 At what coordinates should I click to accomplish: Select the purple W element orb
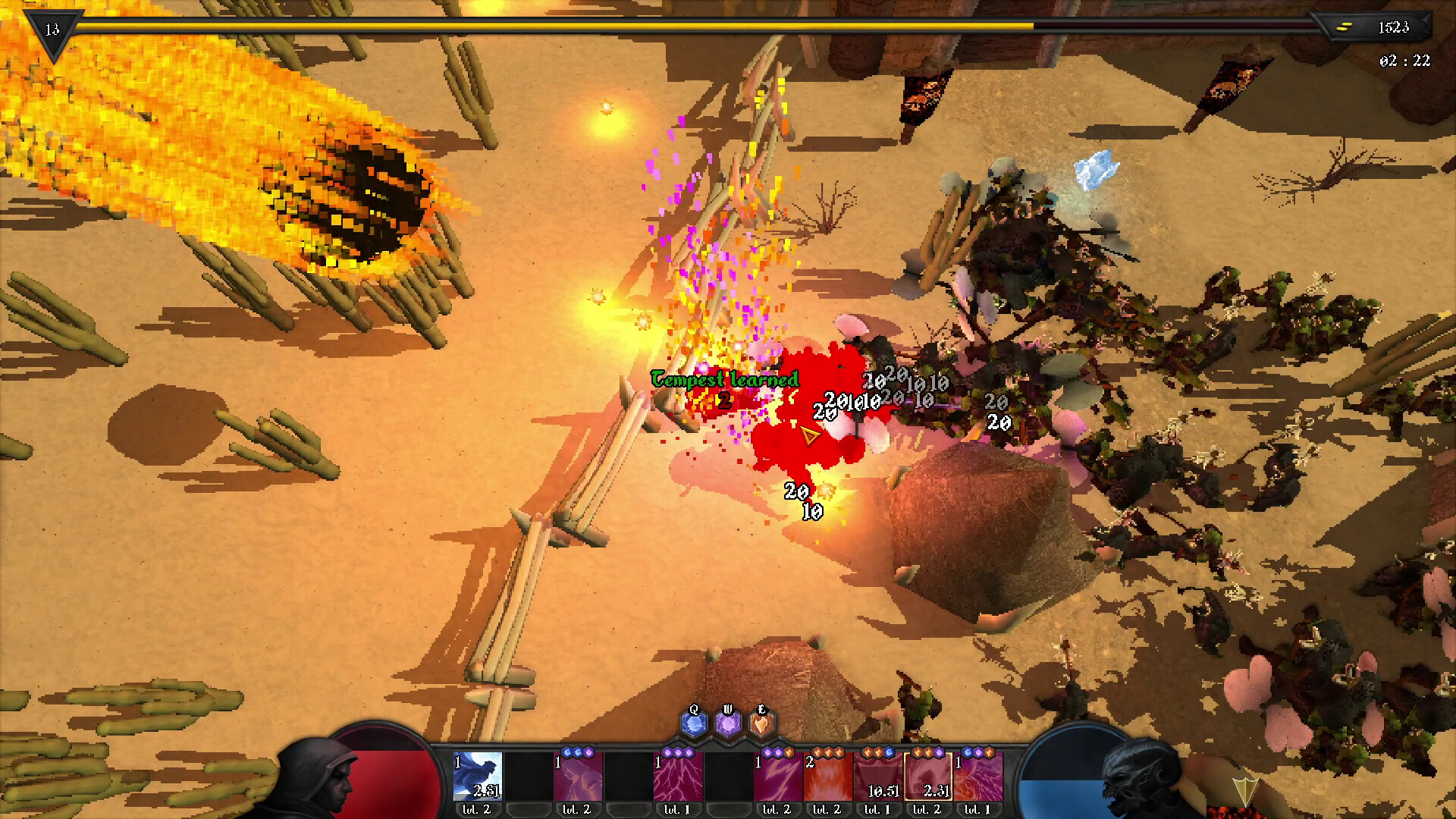(728, 724)
